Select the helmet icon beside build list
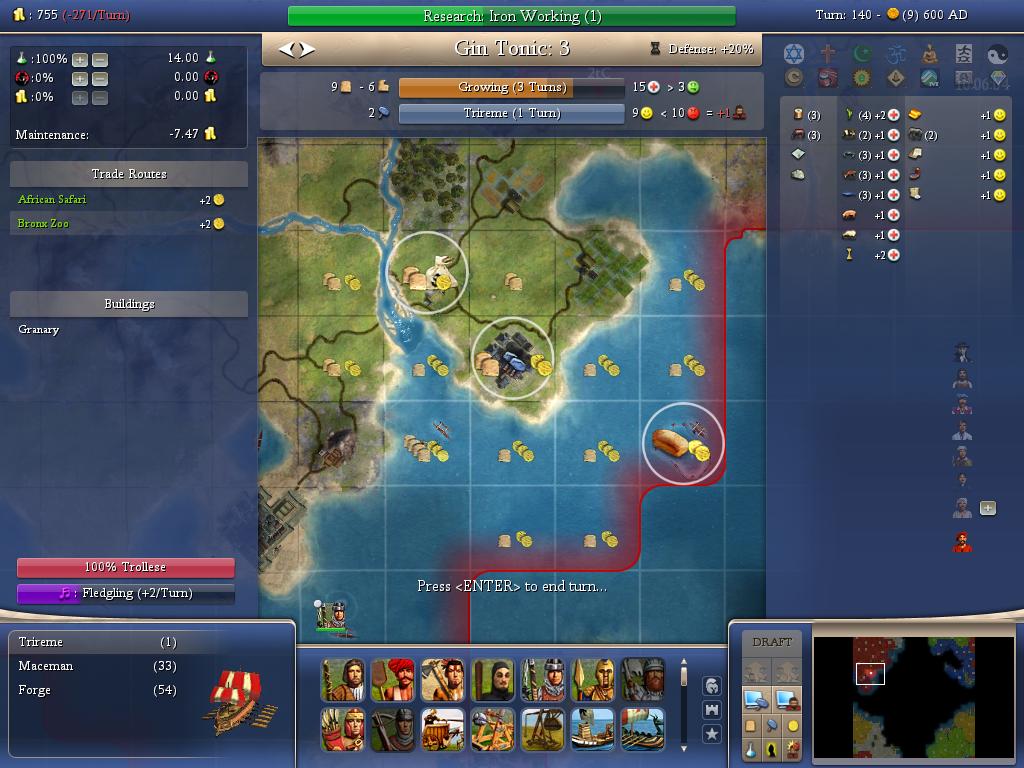This screenshot has height=768, width=1024. coord(712,686)
